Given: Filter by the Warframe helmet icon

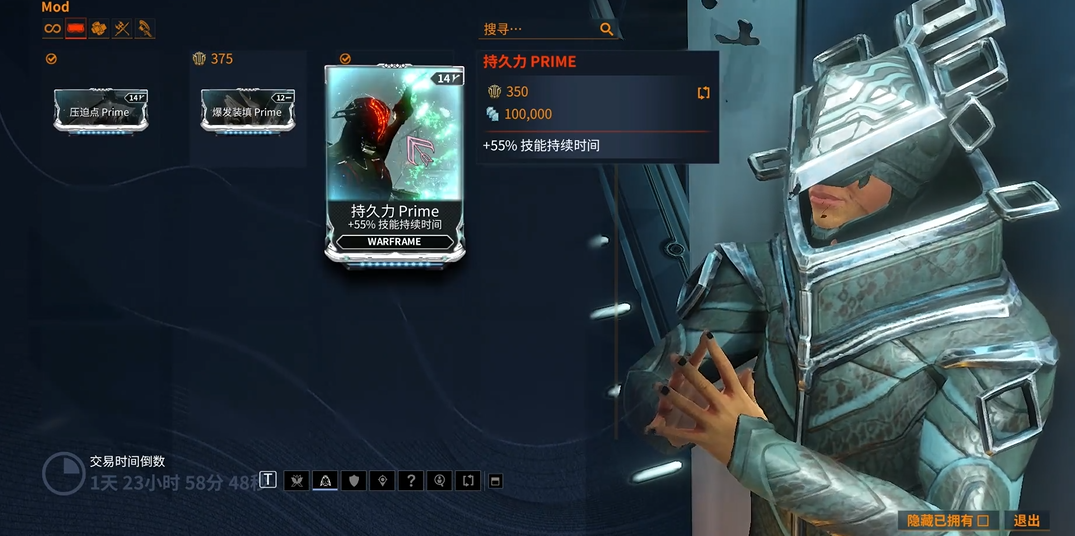Looking at the screenshot, I should click(x=325, y=481).
